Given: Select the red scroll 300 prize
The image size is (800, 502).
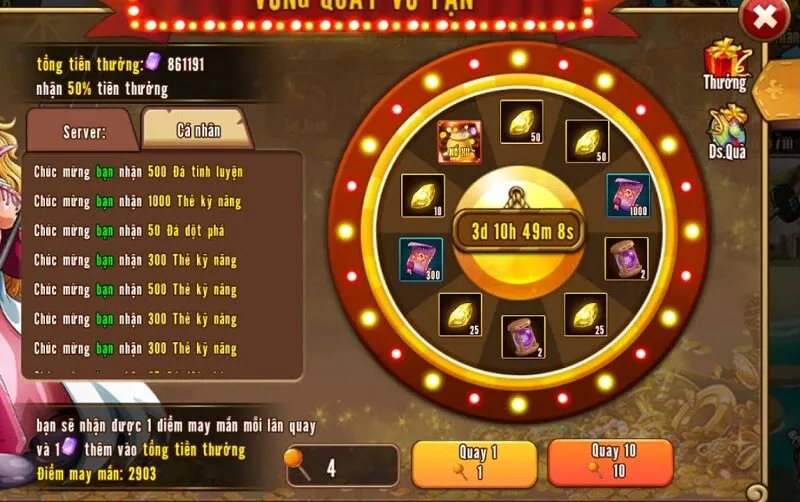Looking at the screenshot, I should pyautogui.click(x=420, y=259).
